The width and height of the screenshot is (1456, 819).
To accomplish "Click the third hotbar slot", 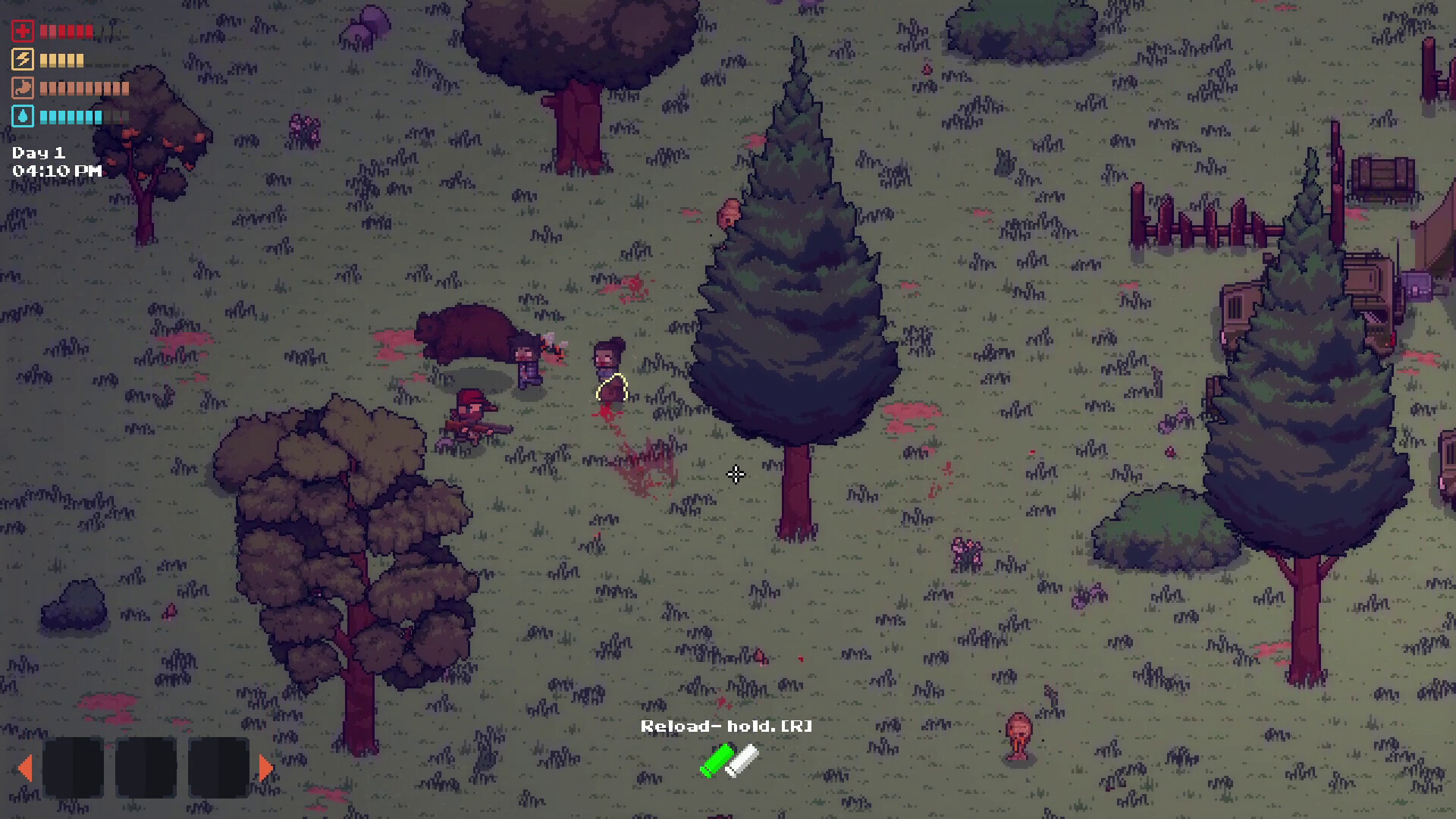I will (x=221, y=767).
